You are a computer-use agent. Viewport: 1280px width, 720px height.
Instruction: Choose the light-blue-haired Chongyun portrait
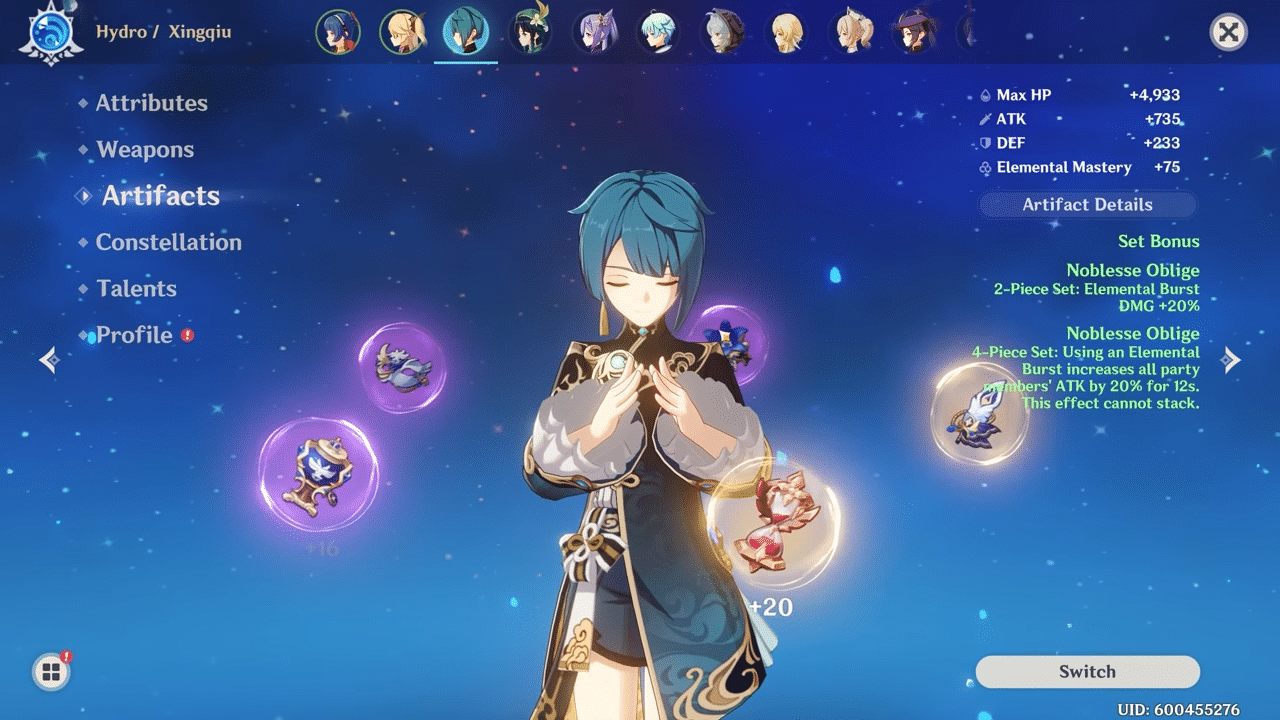(659, 32)
